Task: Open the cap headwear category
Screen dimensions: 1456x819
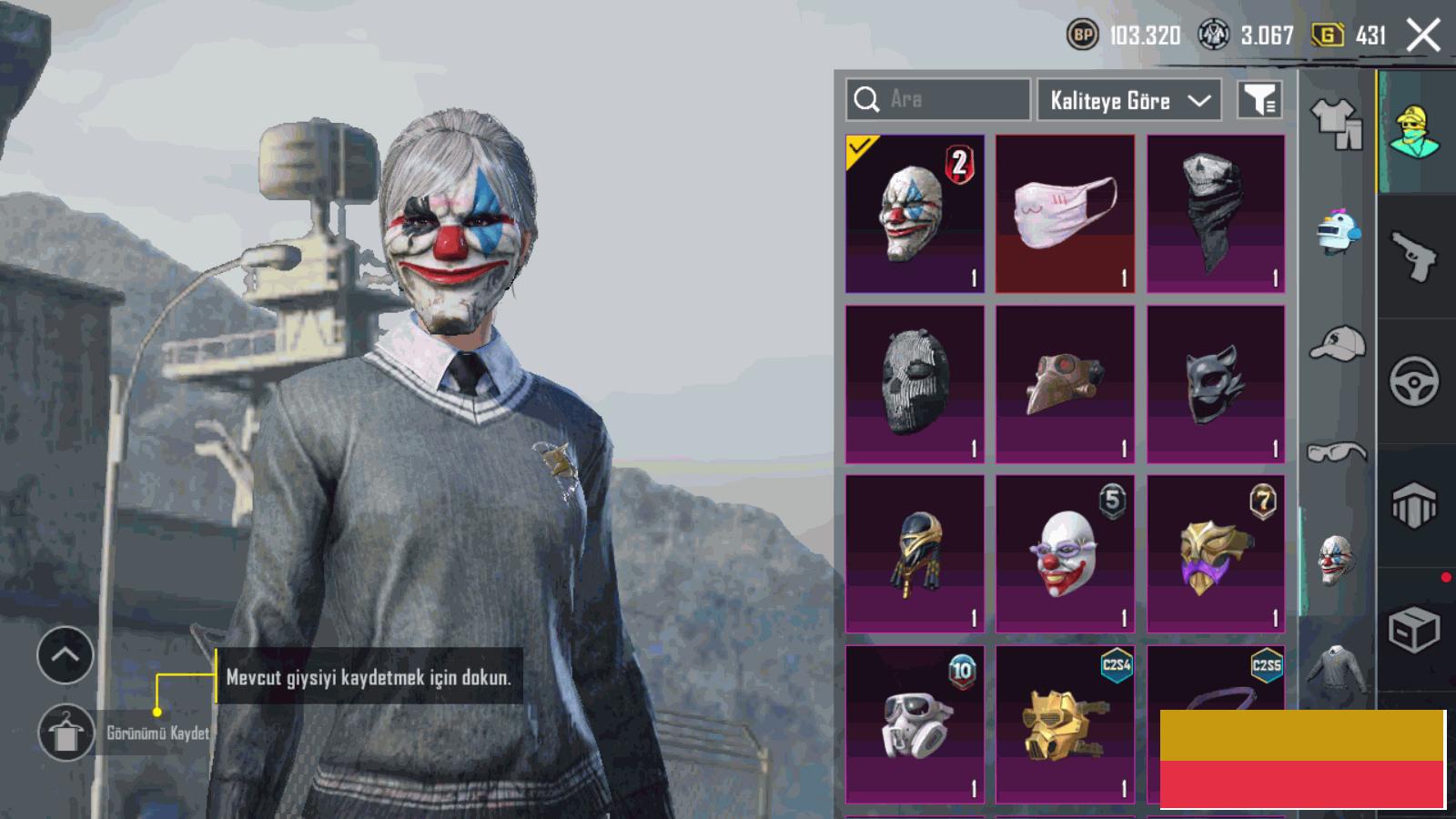Action: click(1337, 343)
